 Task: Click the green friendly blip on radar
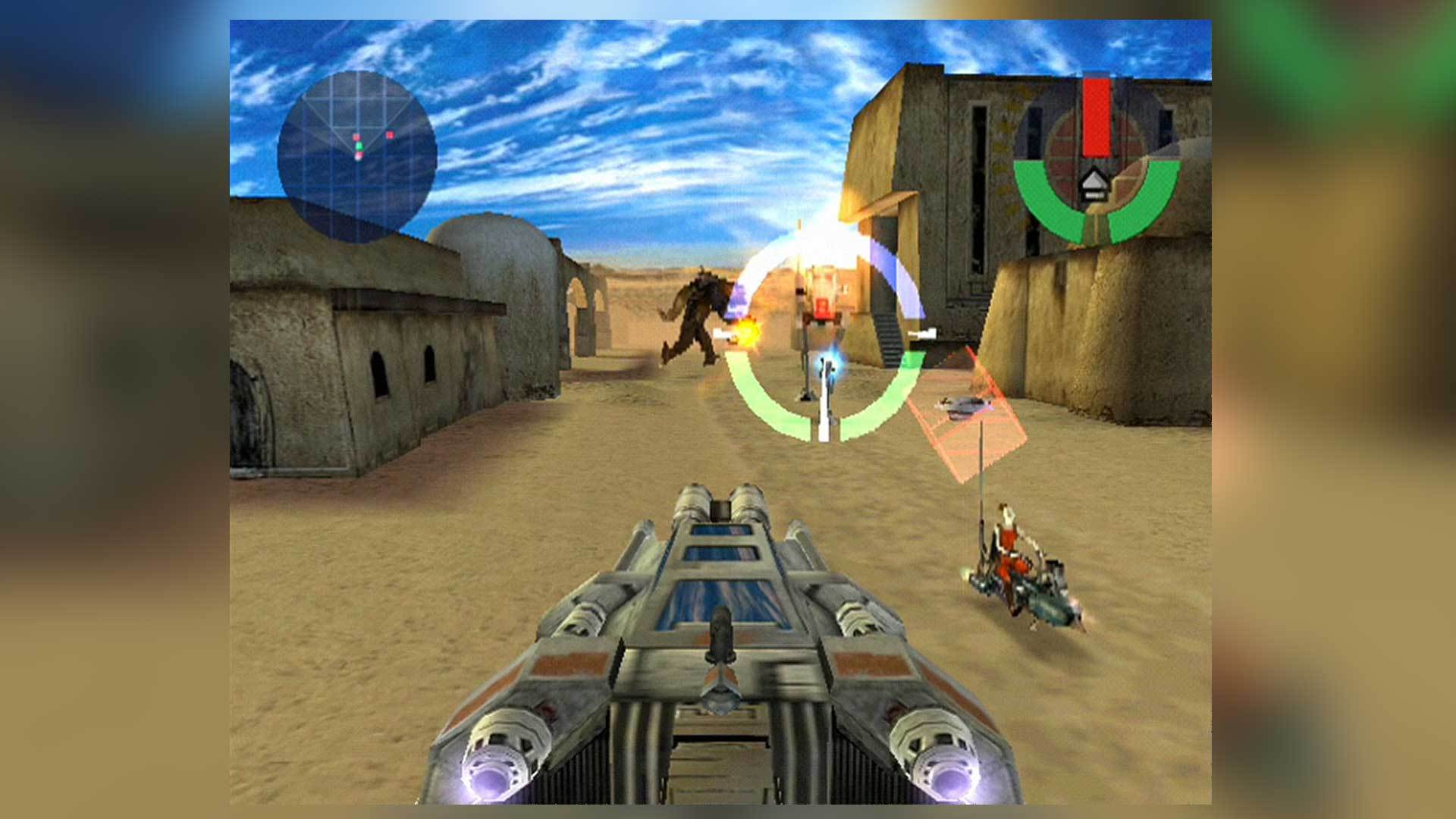click(x=361, y=146)
